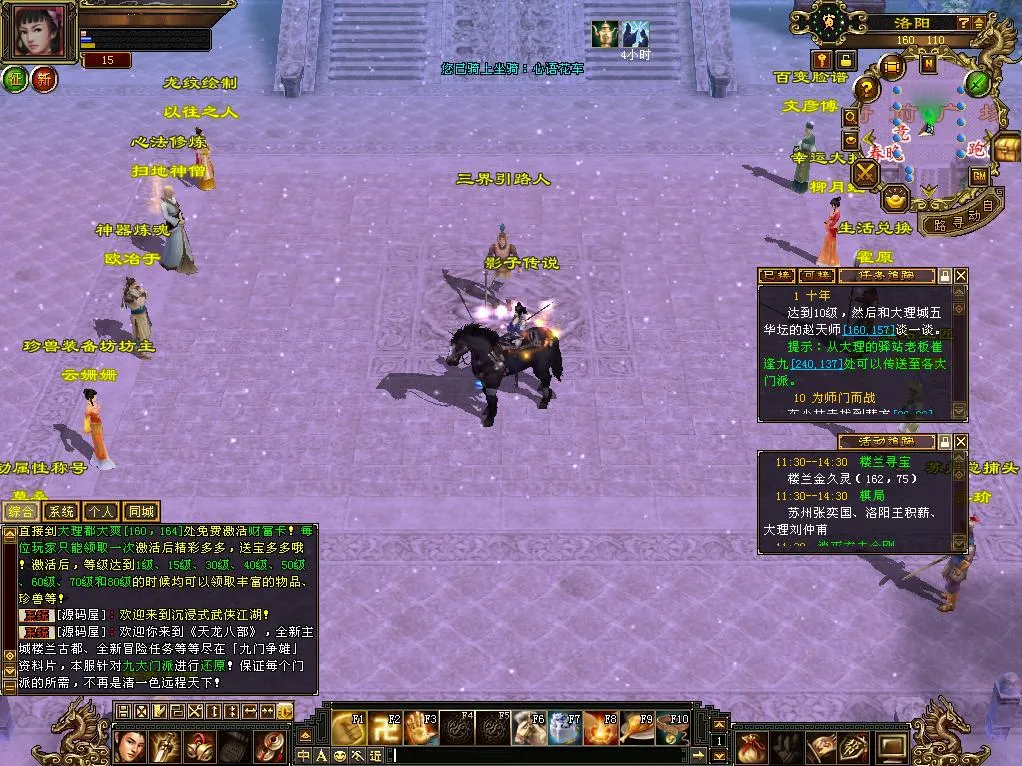Click the GM button on the minimap
The width and height of the screenshot is (1022, 766).
click(x=979, y=176)
